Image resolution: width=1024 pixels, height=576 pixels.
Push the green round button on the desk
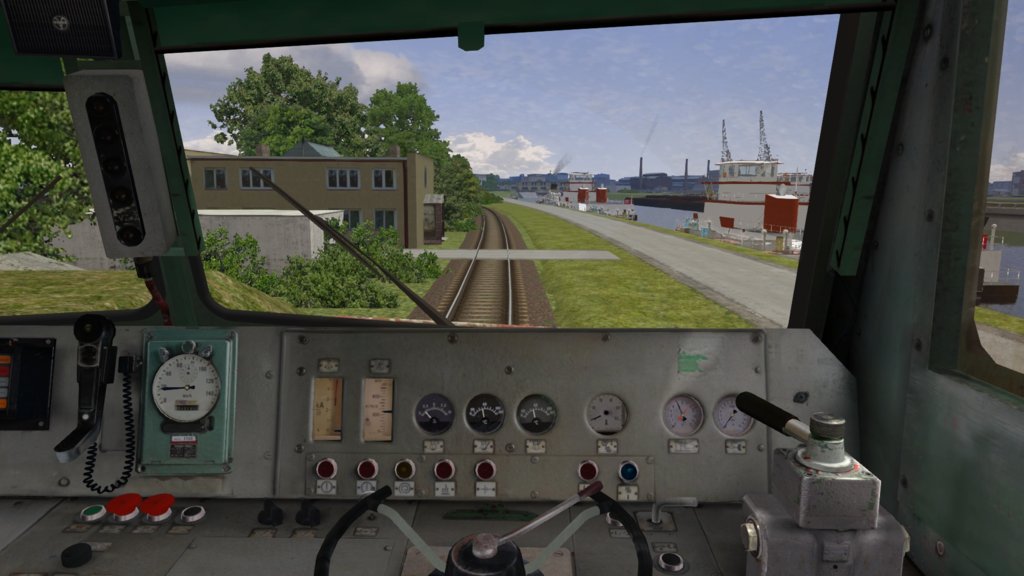click(x=93, y=512)
